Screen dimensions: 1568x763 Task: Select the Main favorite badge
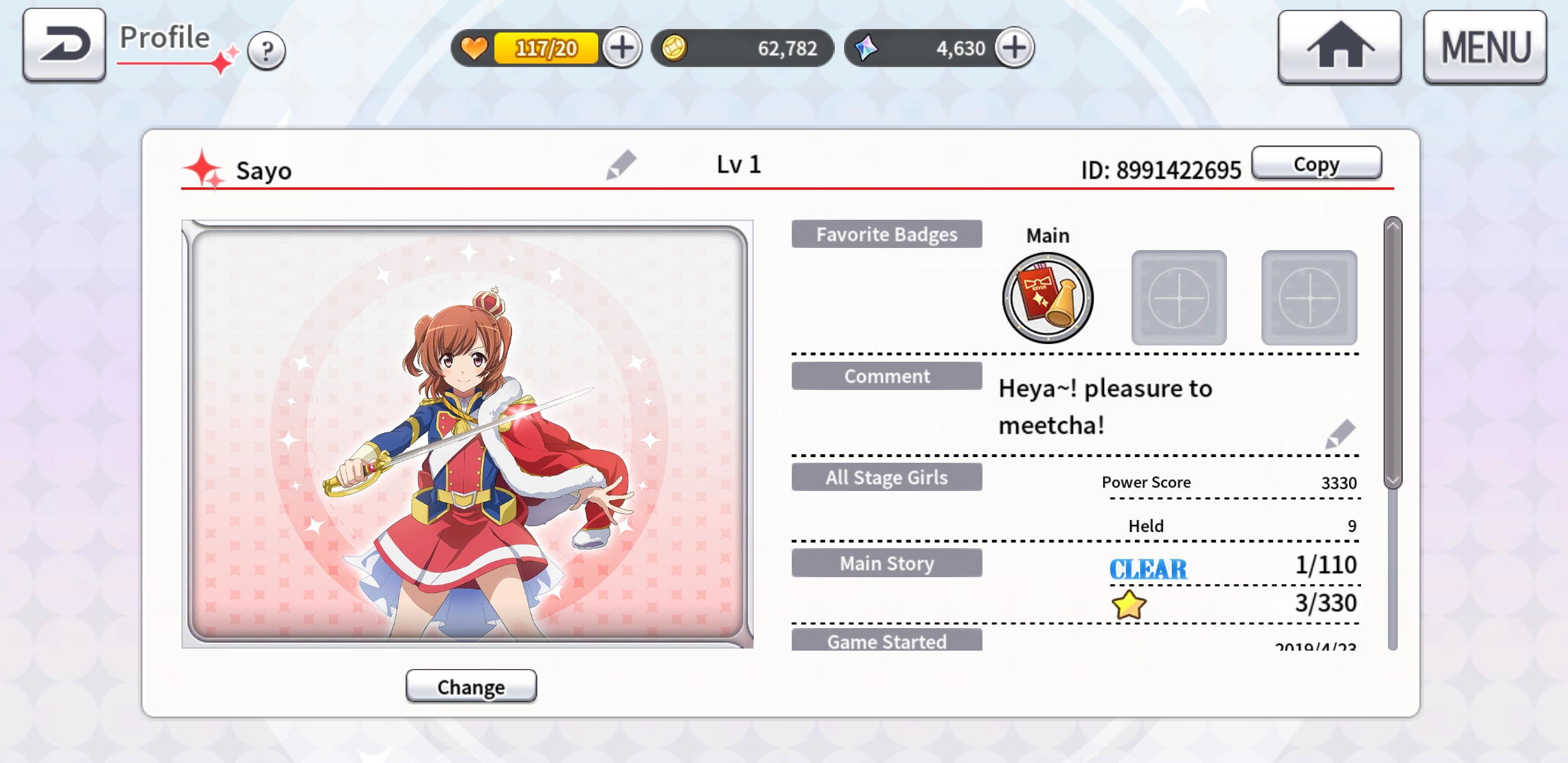(x=1047, y=298)
